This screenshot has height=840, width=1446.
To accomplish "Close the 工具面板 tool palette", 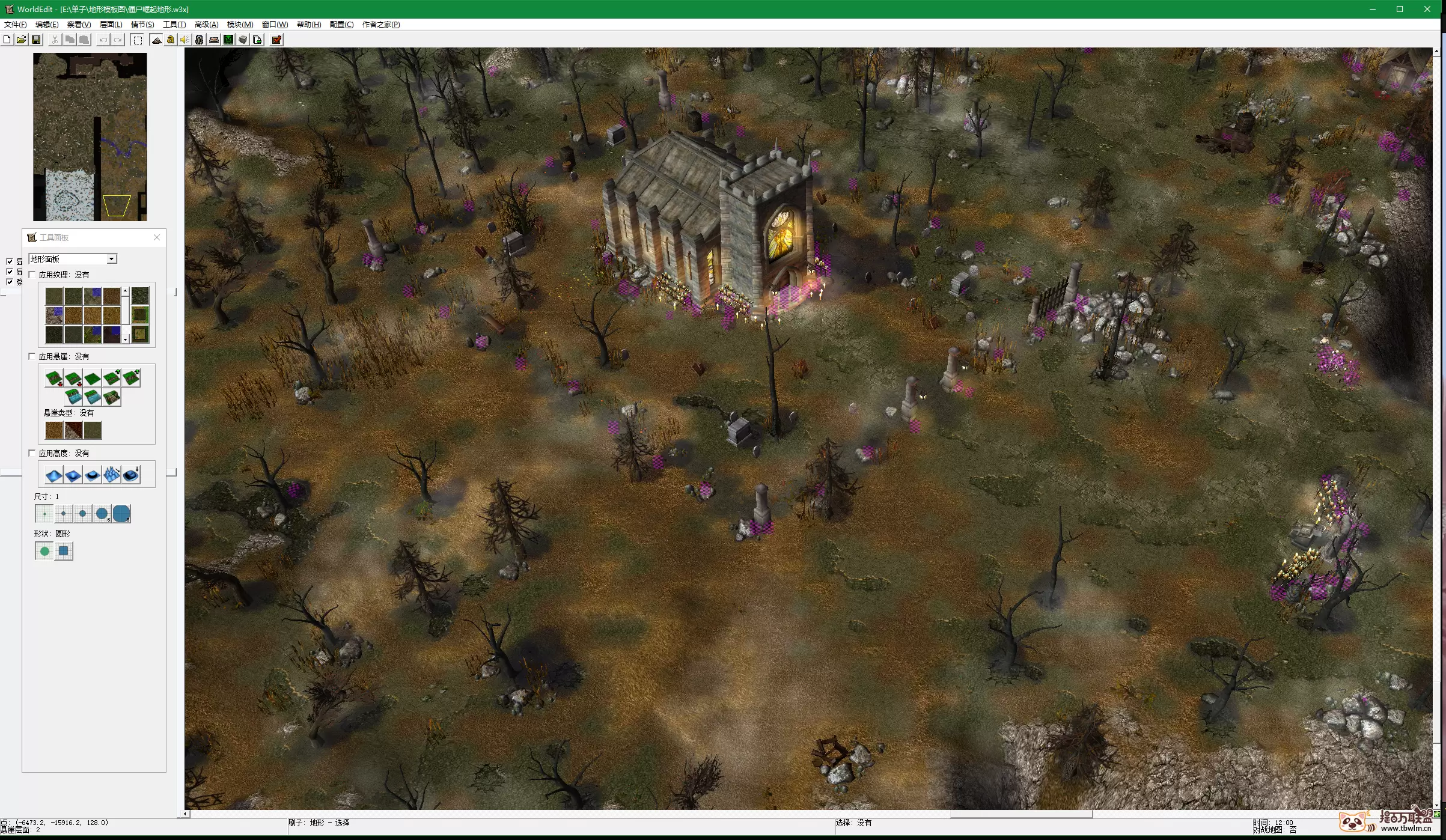I will pyautogui.click(x=157, y=237).
